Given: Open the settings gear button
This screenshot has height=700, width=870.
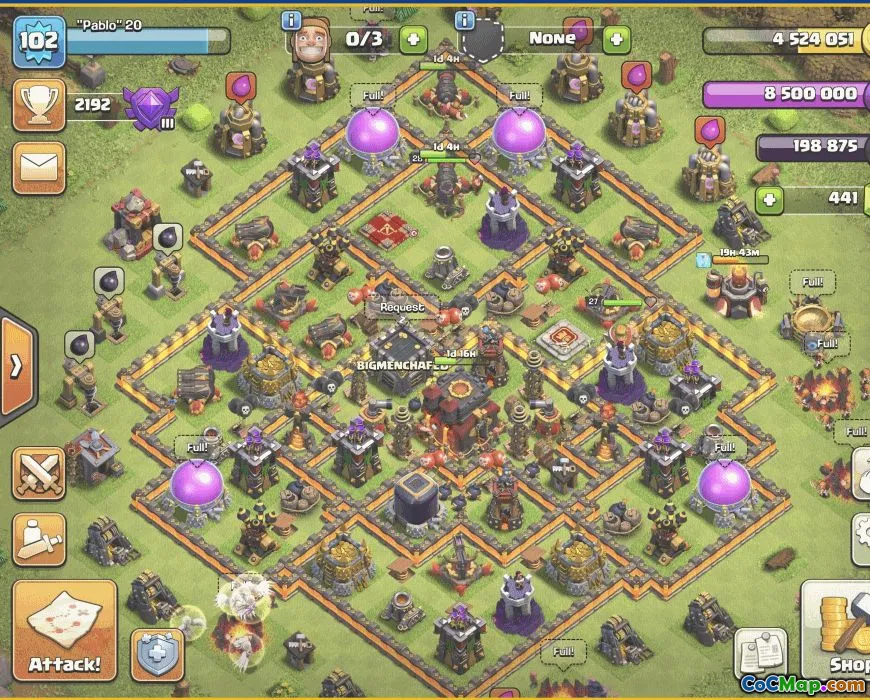Looking at the screenshot, I should click(861, 539).
